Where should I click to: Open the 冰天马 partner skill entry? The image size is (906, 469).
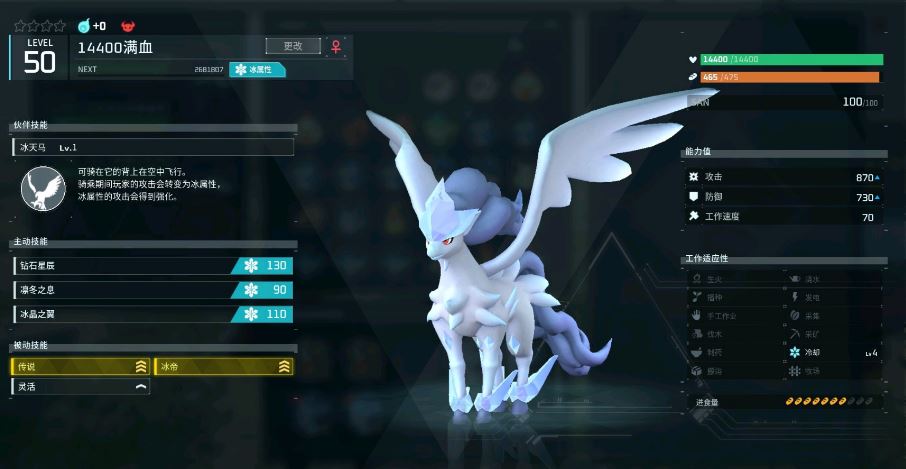[x=154, y=147]
